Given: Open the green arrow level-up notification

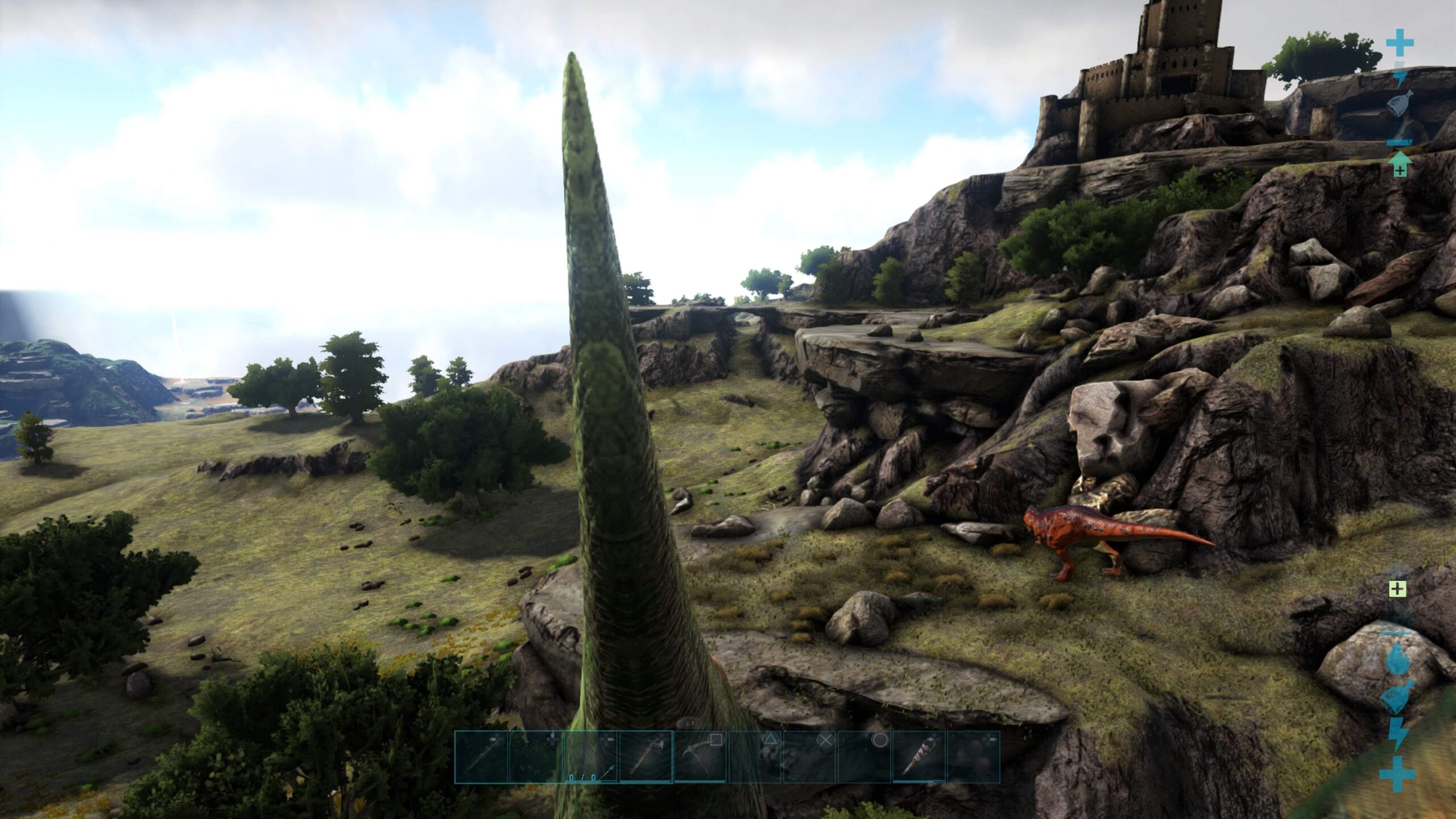Looking at the screenshot, I should coord(1400,164).
